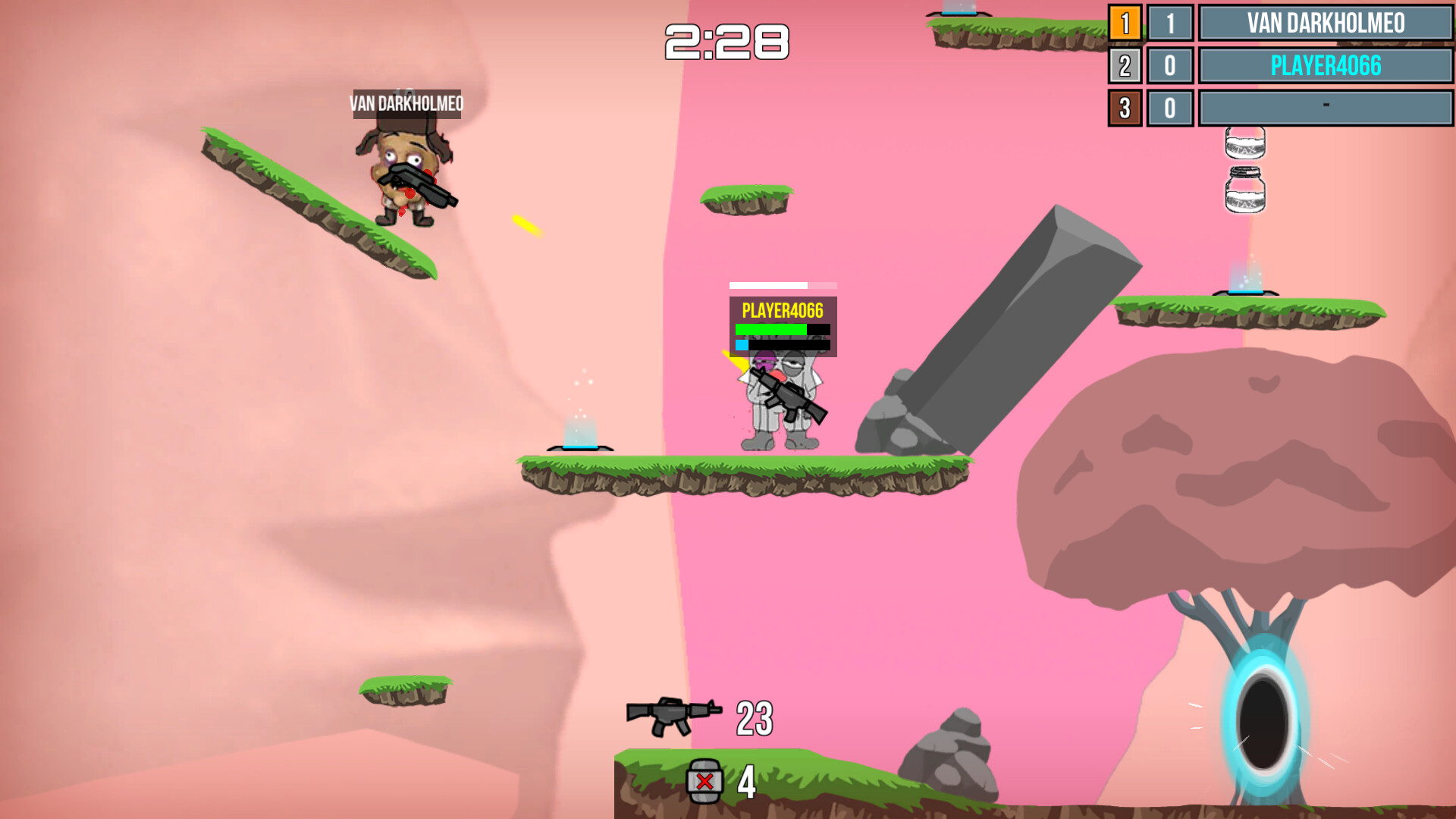The width and height of the screenshot is (1456, 819).
Task: Click the rank 3 bronze badge
Action: [x=1125, y=108]
